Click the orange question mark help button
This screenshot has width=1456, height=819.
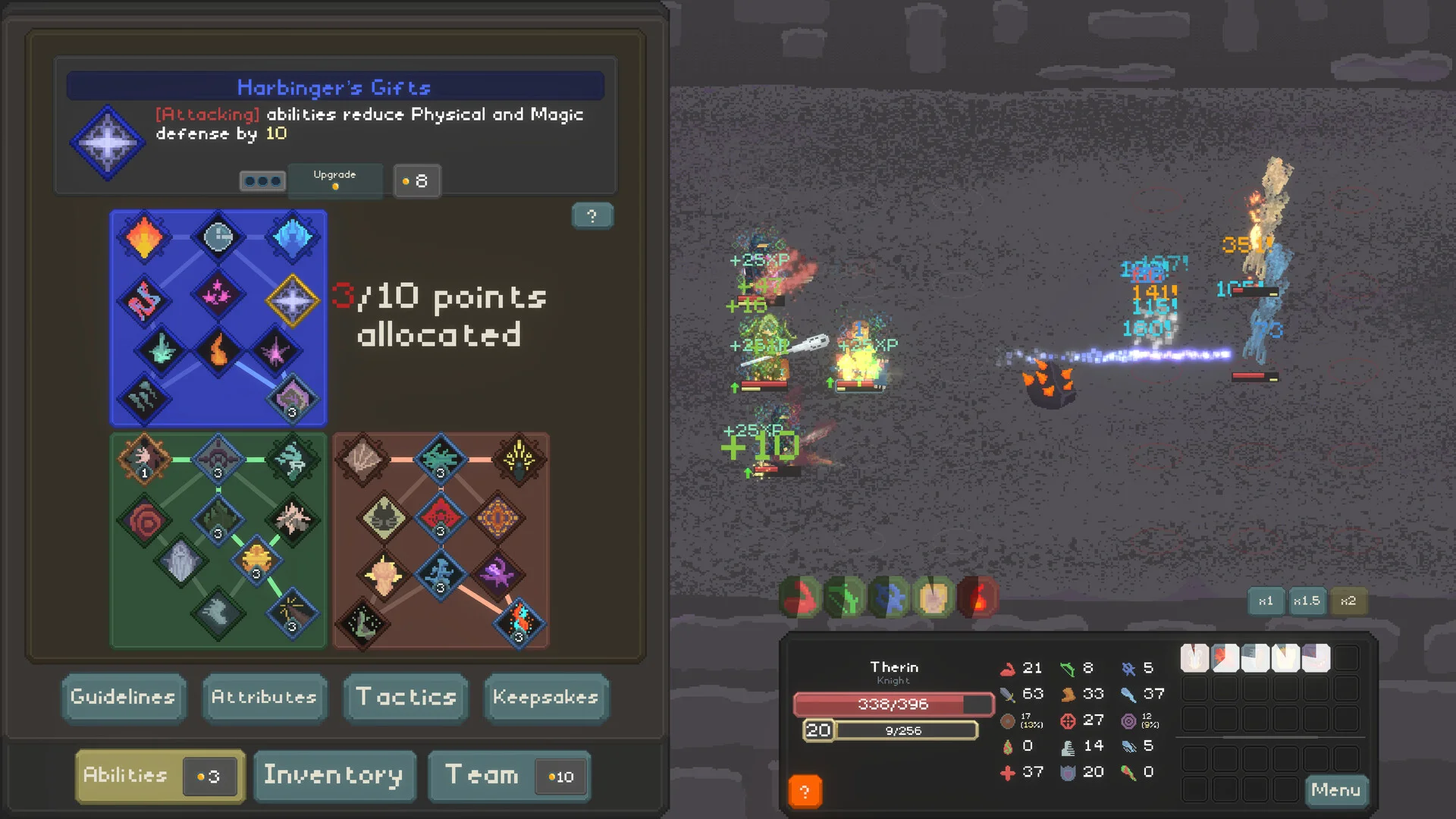click(x=805, y=792)
